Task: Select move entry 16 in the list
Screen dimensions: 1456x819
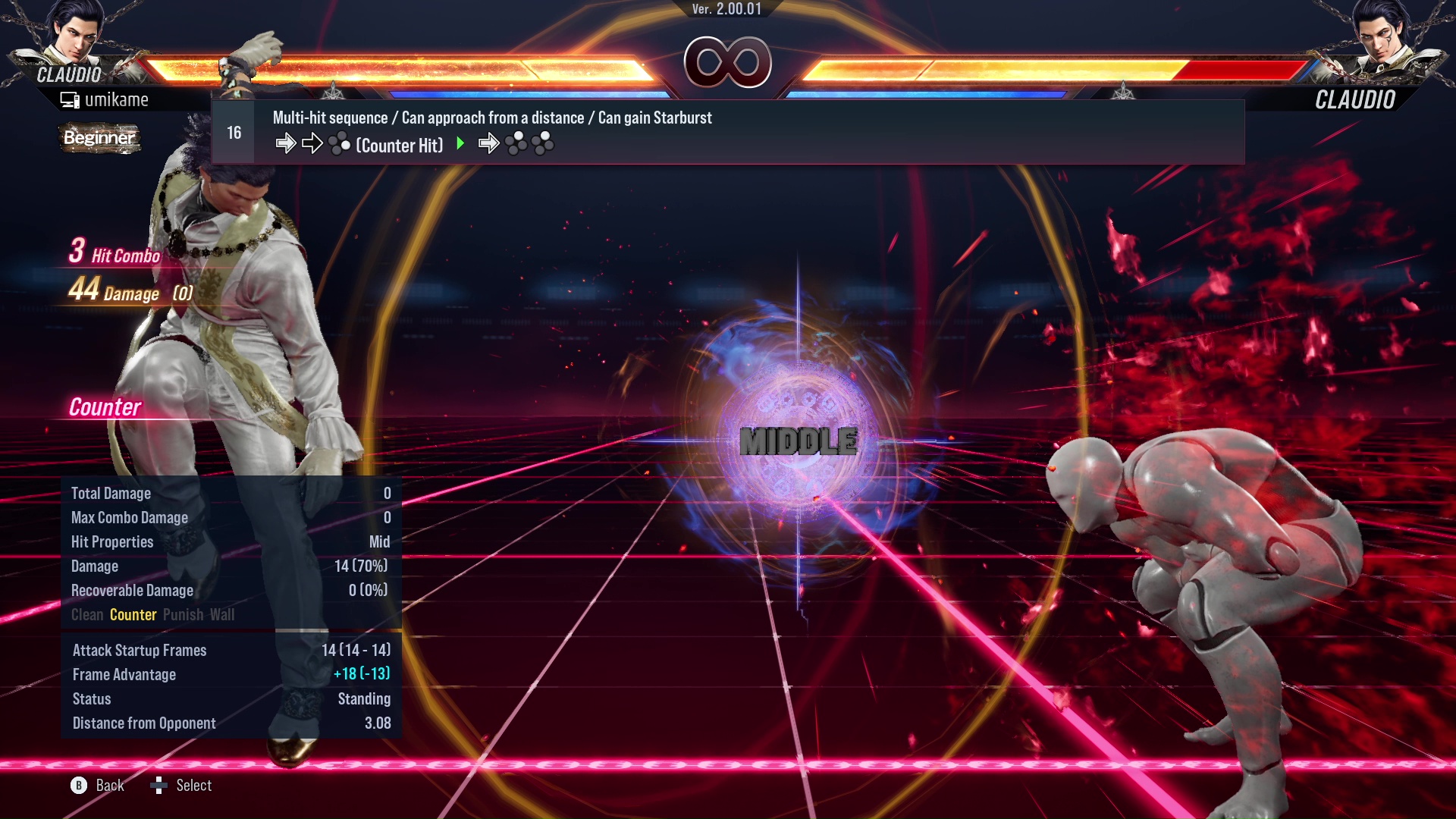Action: pyautogui.click(x=233, y=131)
